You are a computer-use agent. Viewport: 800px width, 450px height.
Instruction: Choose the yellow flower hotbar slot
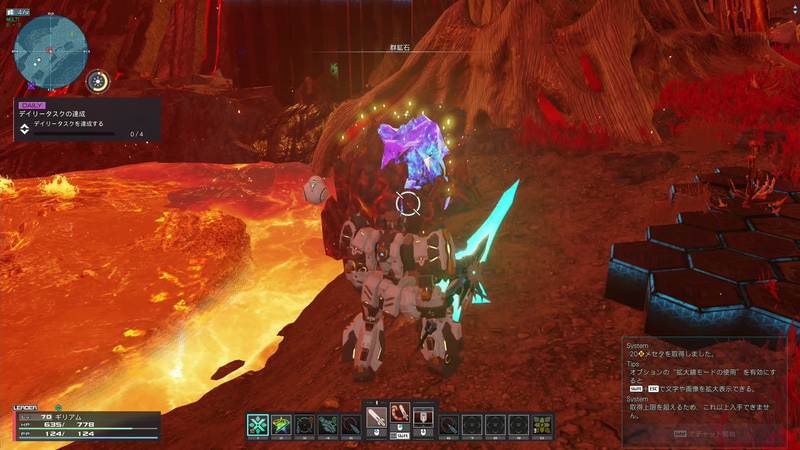542,424
